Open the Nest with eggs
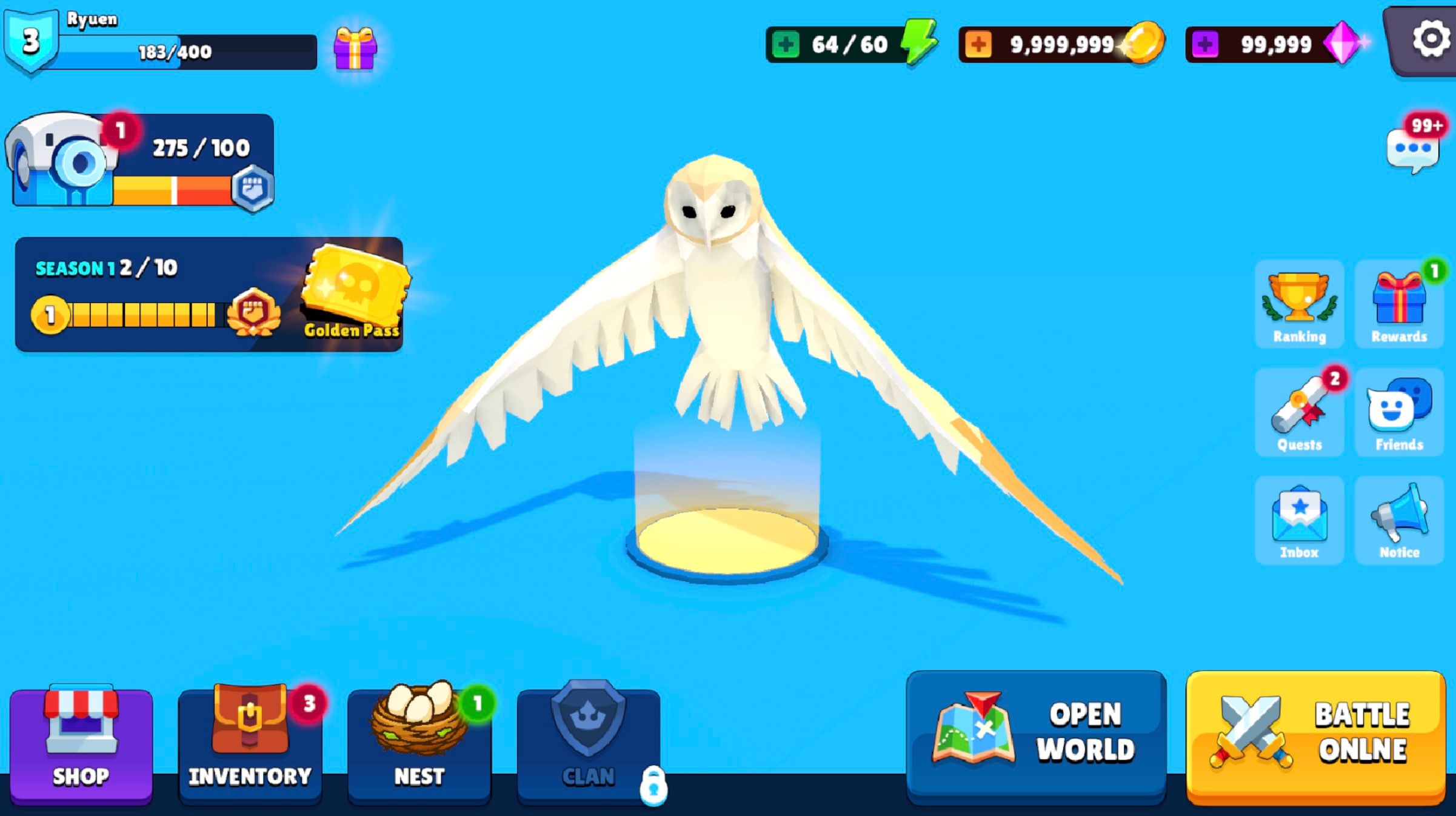 (x=420, y=740)
